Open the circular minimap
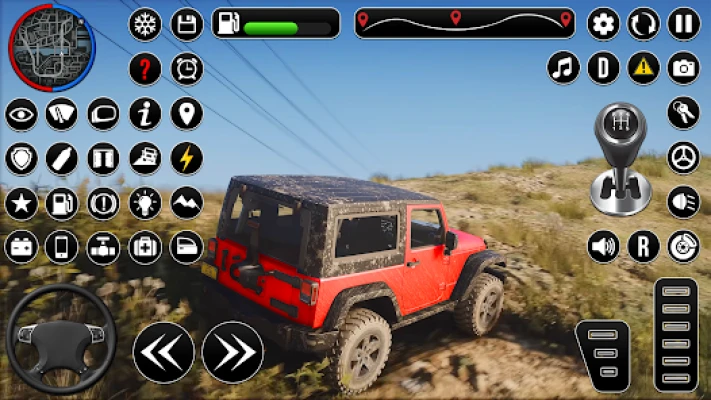The width and height of the screenshot is (711, 400). coord(51,46)
